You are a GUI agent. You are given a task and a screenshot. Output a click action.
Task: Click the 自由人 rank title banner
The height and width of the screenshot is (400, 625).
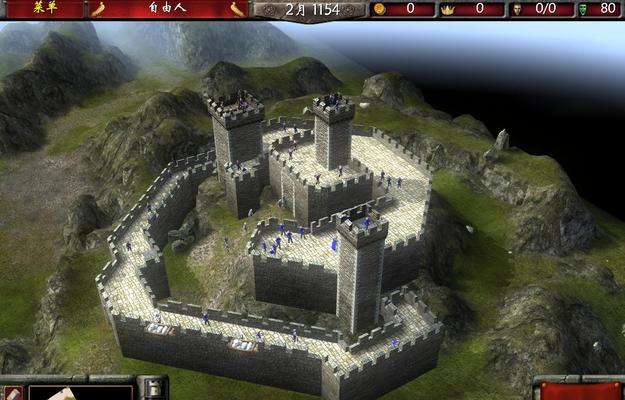click(x=167, y=9)
